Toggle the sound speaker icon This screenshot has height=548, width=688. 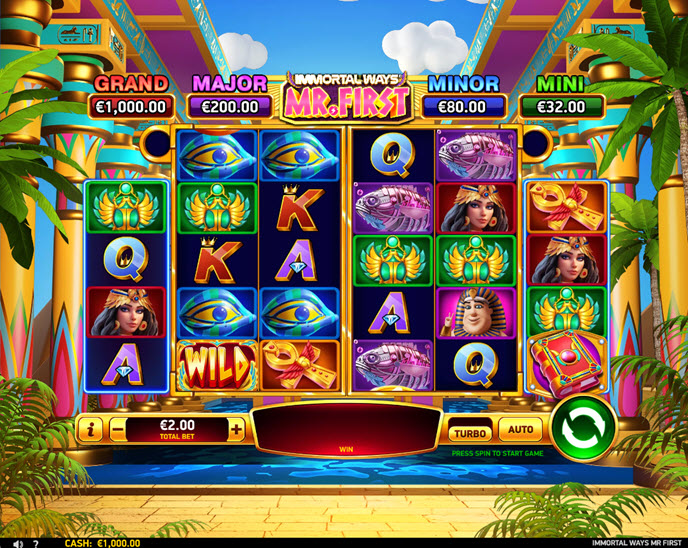[x=17, y=543]
